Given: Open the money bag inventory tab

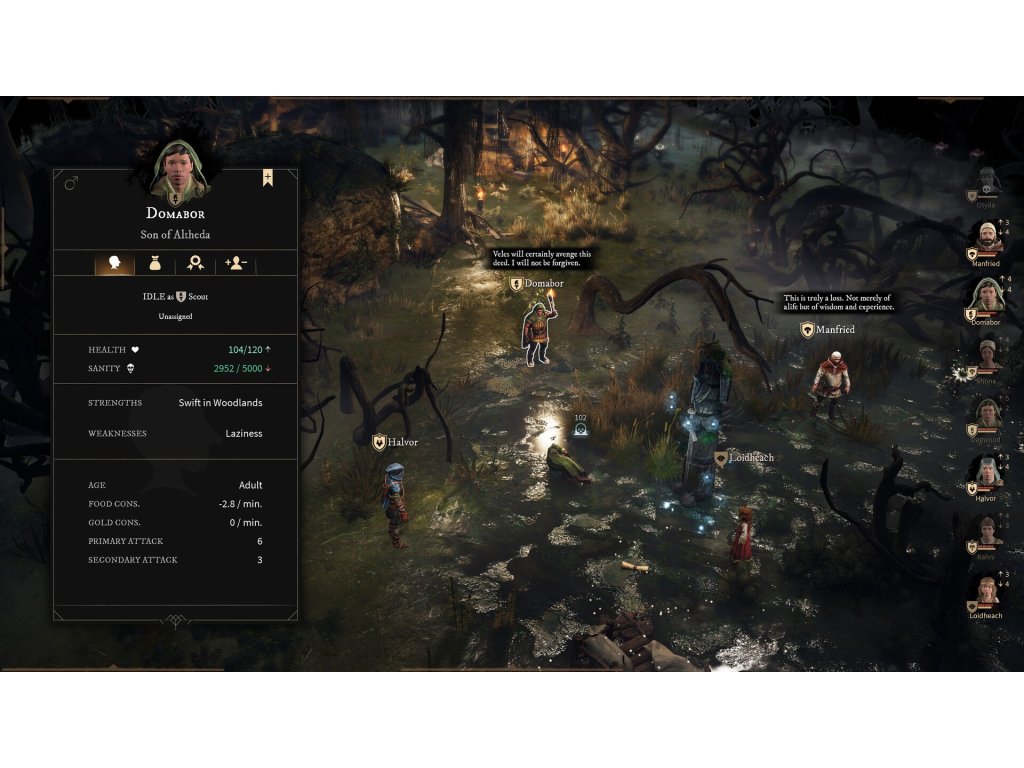Looking at the screenshot, I should [155, 263].
